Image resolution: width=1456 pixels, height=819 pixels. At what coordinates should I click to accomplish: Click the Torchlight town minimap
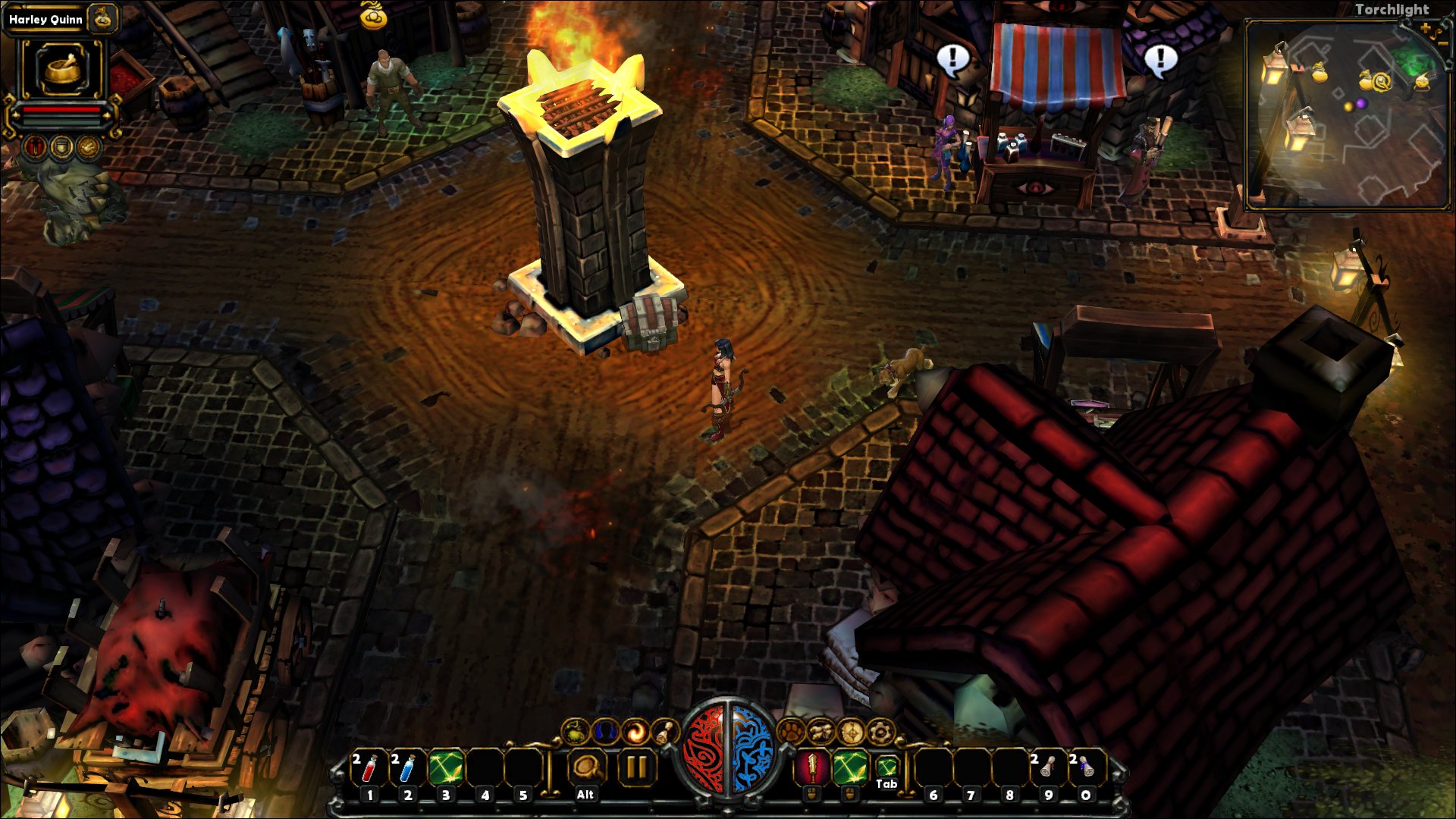(x=1348, y=114)
